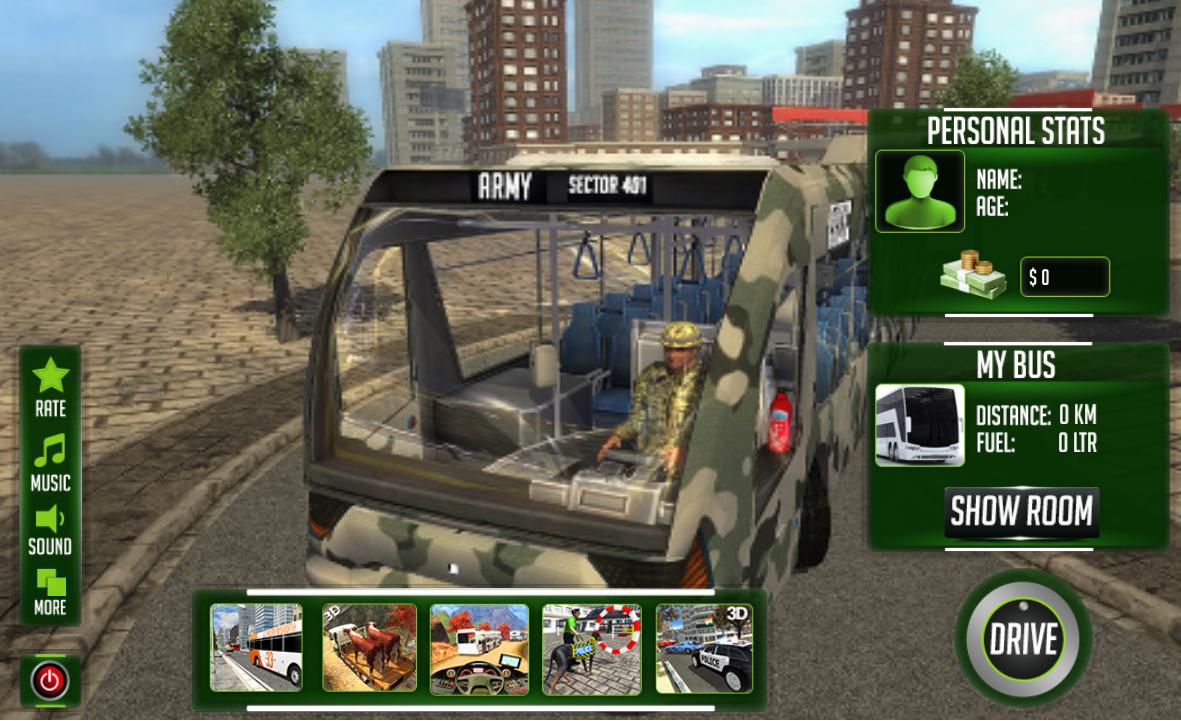Open the SHOW ROOM
Screen dimensions: 1181x721
coord(1021,512)
